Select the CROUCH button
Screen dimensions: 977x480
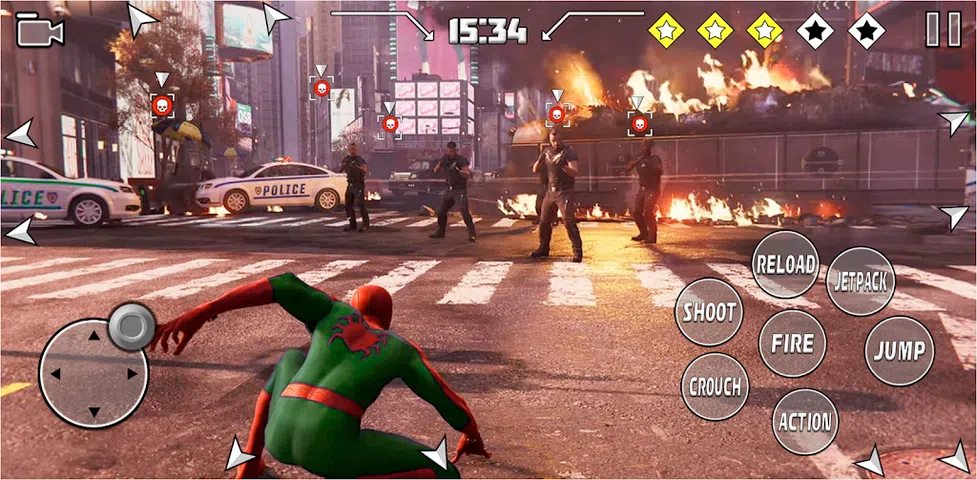[715, 386]
